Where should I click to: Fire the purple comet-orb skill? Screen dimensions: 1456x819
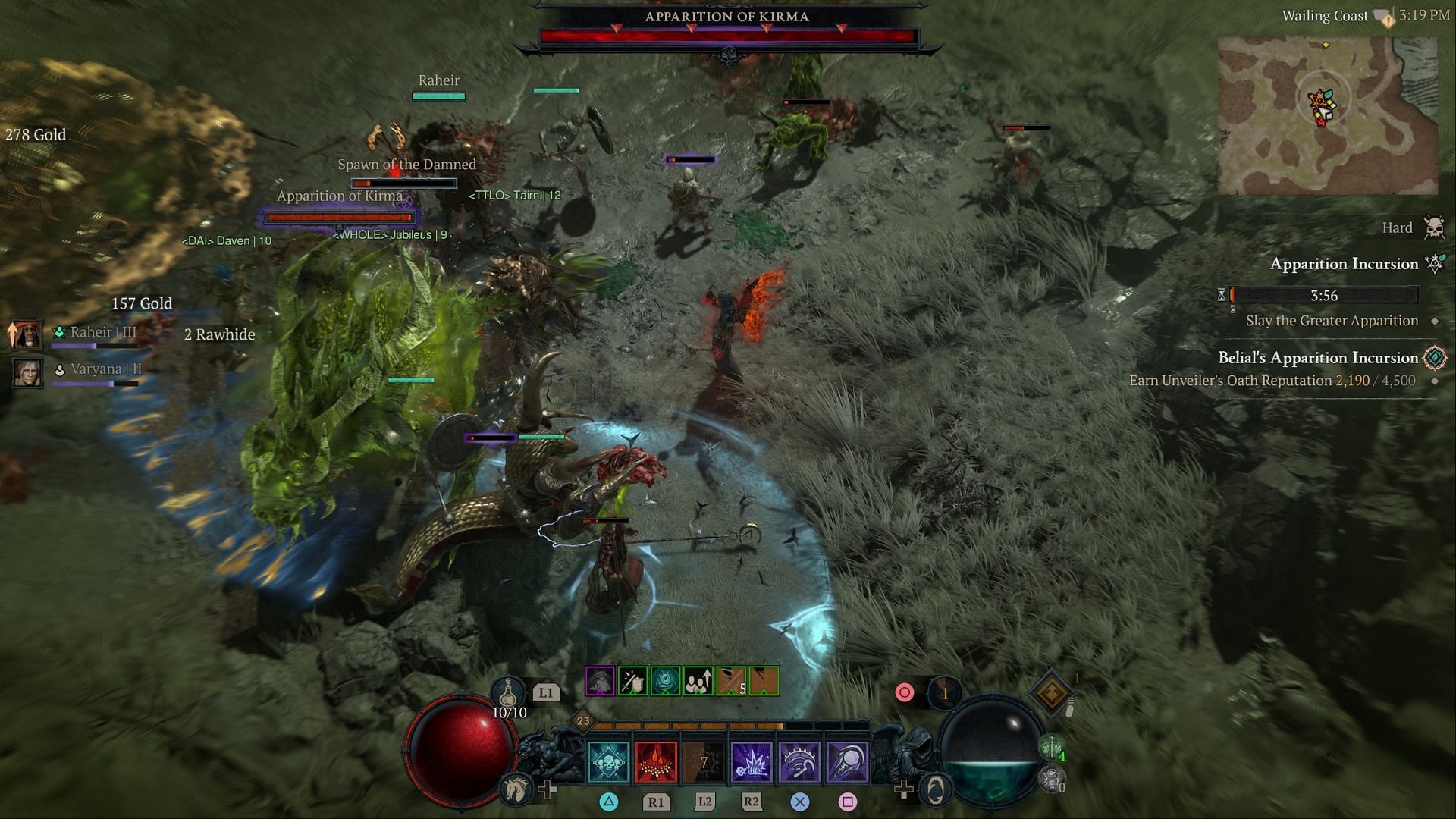click(x=847, y=761)
